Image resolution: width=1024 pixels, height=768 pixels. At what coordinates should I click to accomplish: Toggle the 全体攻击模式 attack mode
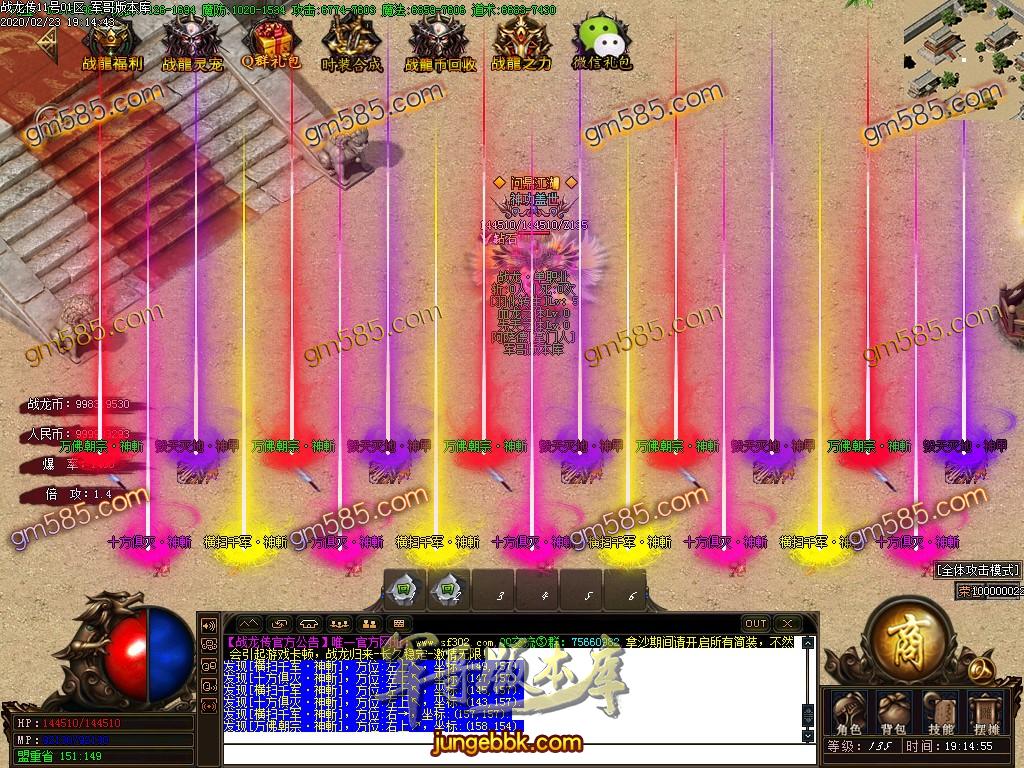point(978,570)
